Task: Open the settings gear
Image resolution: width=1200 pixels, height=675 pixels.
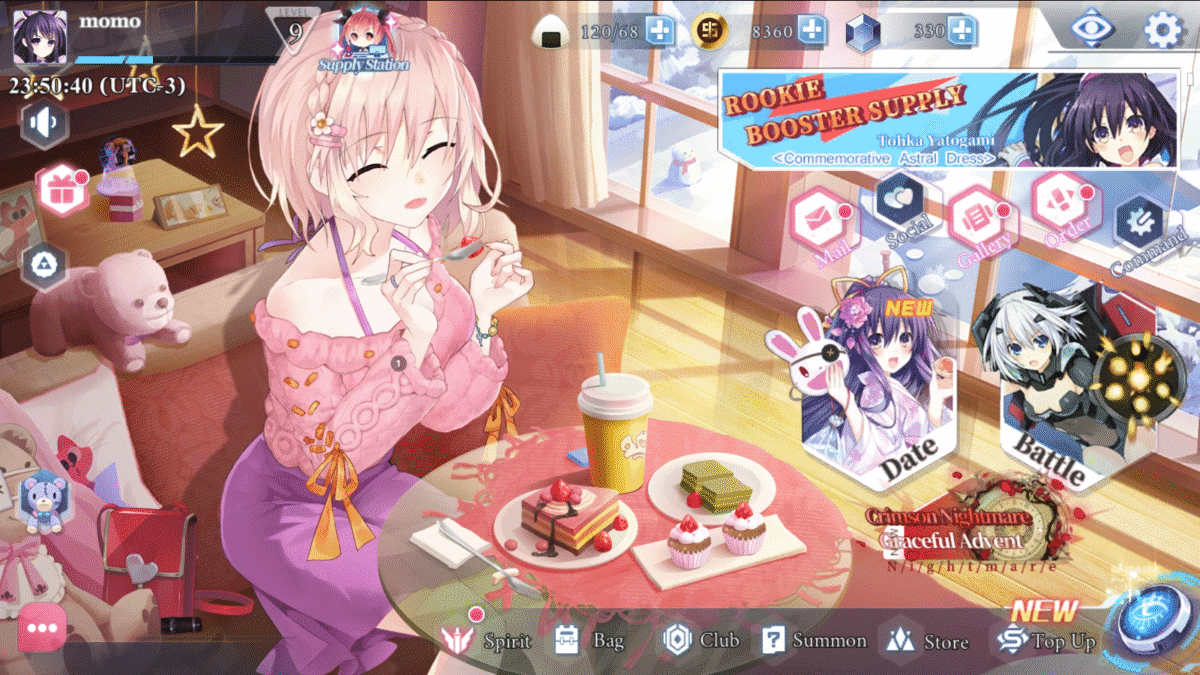Action: 1162,30
